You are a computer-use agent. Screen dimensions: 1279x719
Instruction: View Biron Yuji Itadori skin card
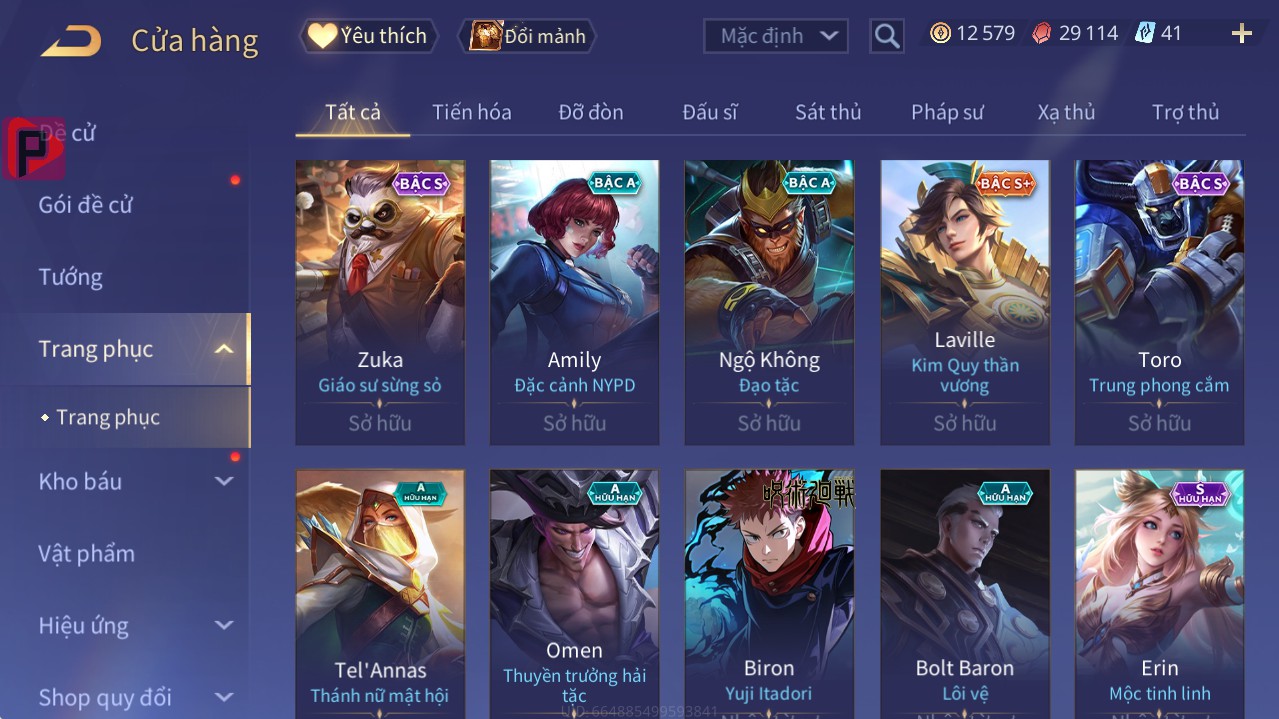click(x=769, y=590)
